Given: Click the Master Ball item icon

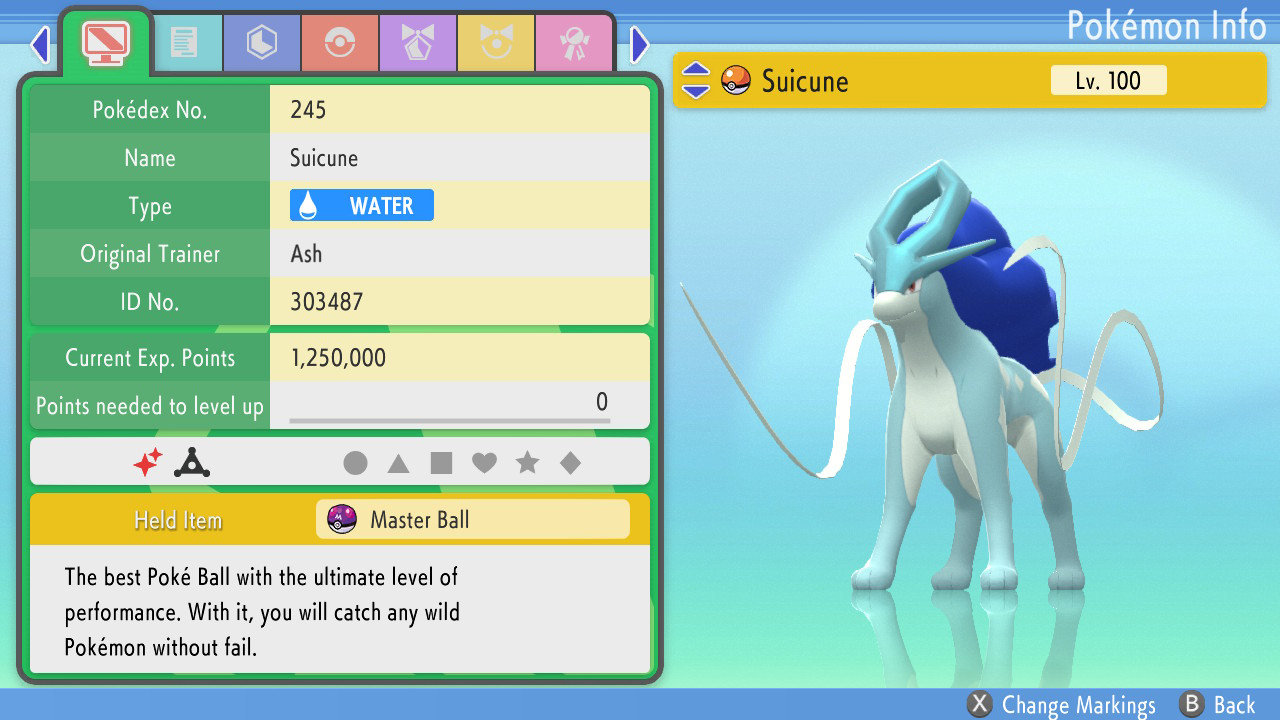Looking at the screenshot, I should [343, 519].
